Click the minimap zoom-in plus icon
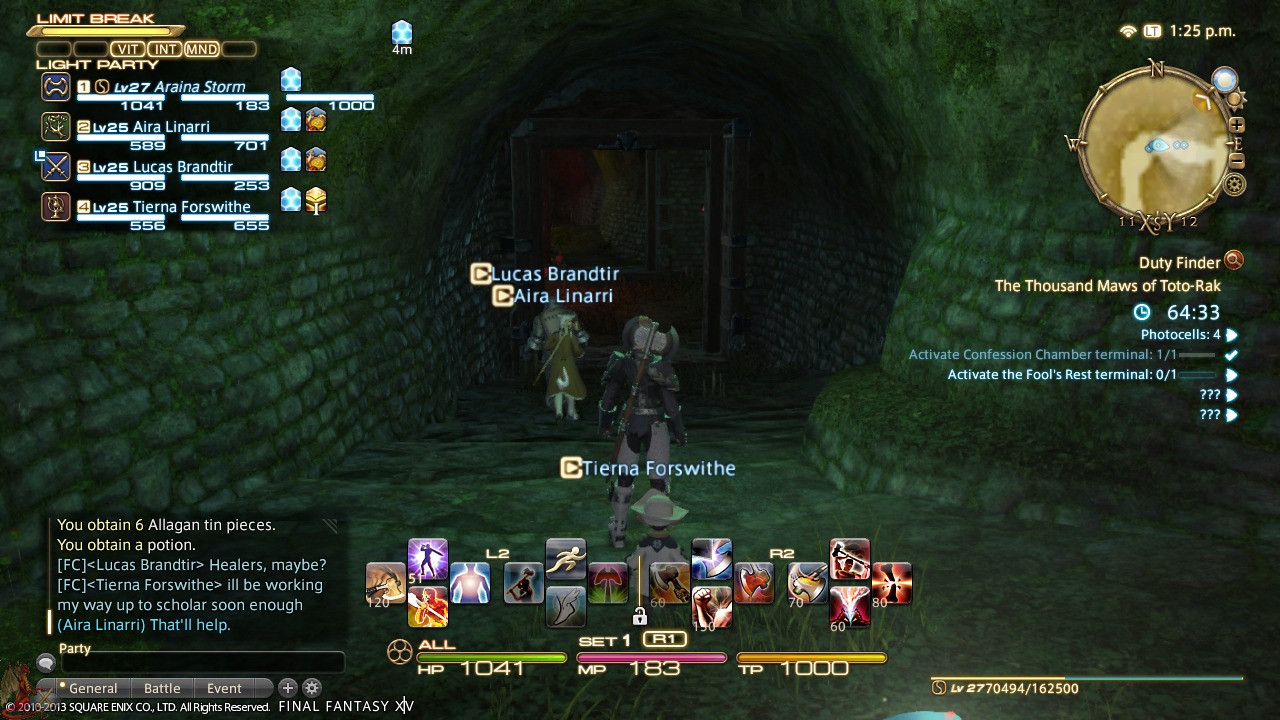1280x720 pixels. (x=1238, y=126)
